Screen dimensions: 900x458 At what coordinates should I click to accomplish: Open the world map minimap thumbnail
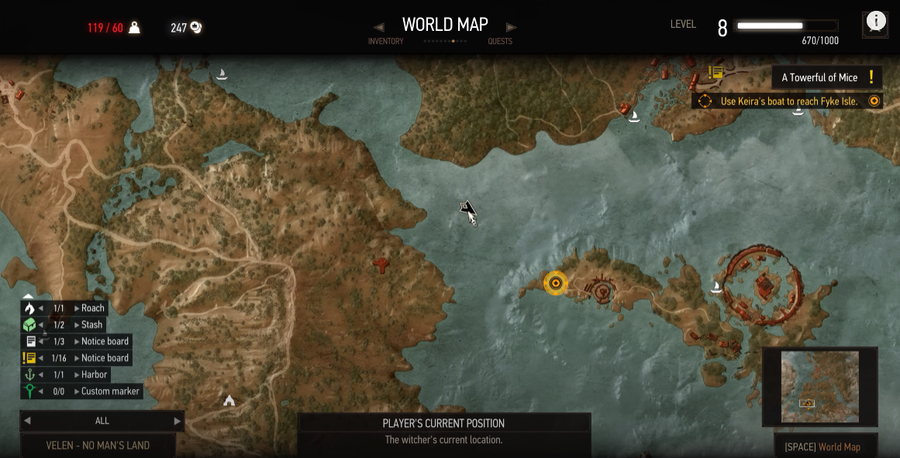(819, 386)
